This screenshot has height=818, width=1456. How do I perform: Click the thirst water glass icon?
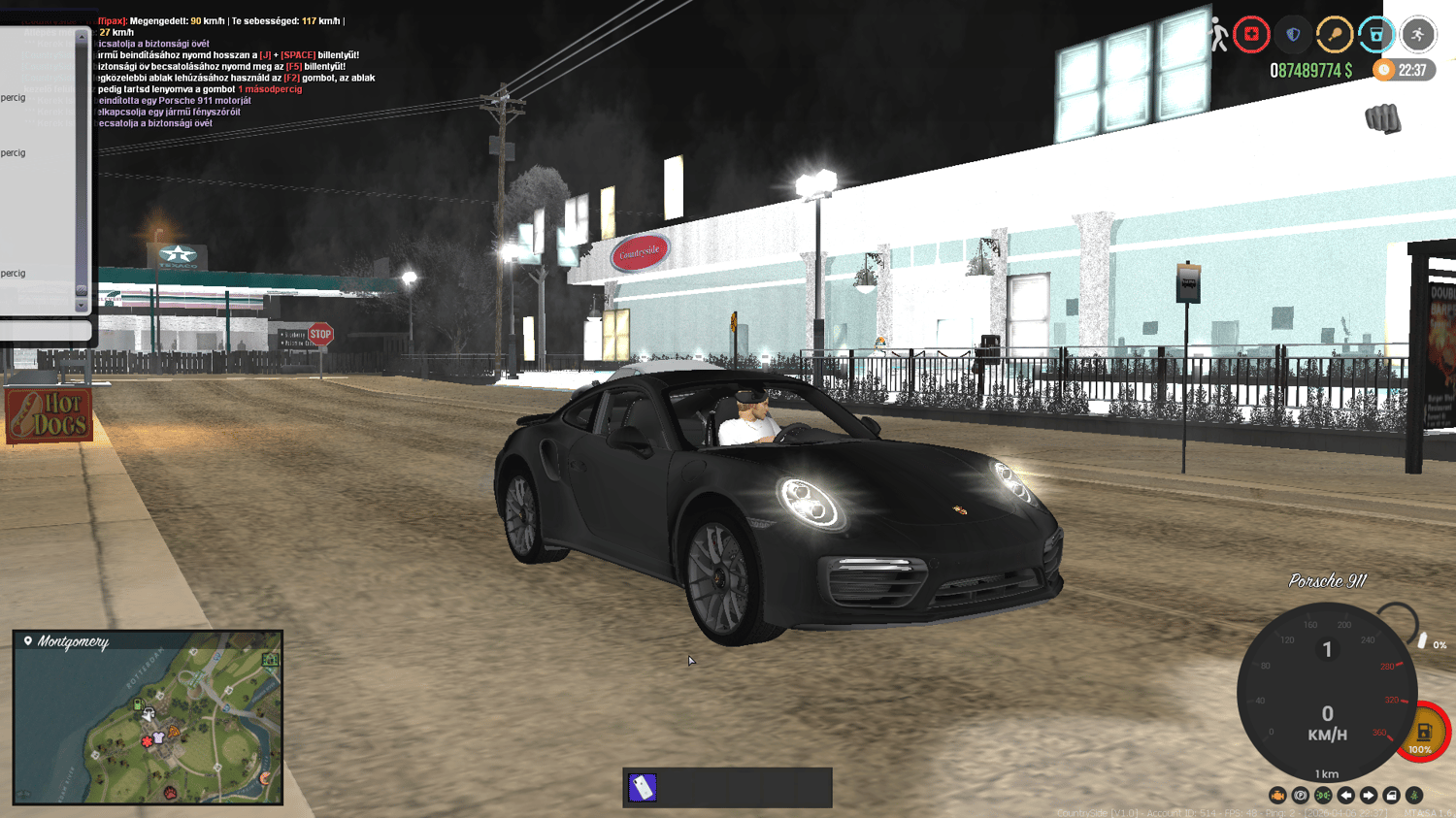coord(1376,35)
